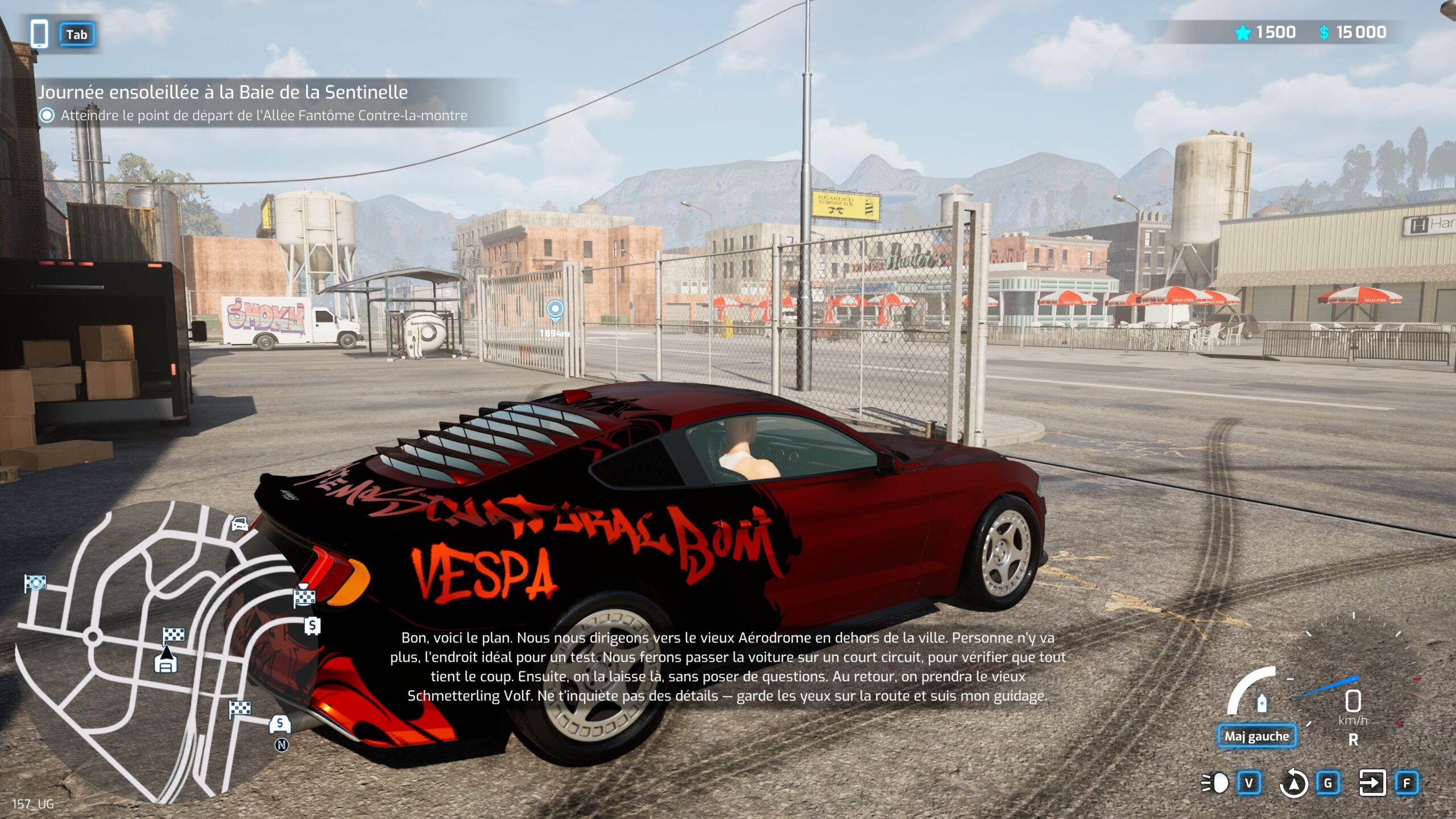The image size is (1456, 819).
Task: Toggle the headlights icon
Action: click(1215, 783)
